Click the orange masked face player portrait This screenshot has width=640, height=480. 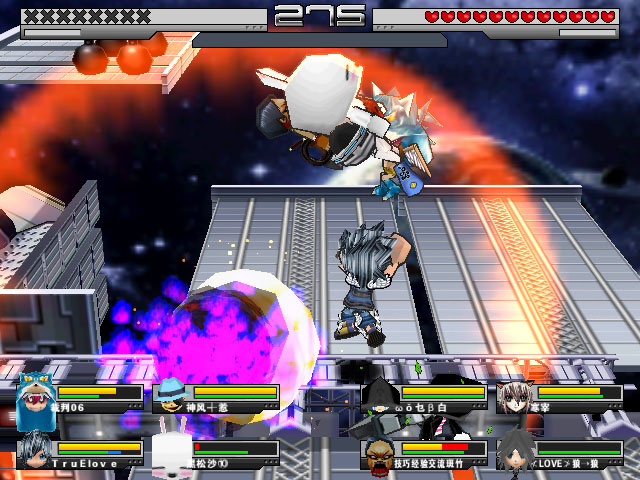pyautogui.click(x=380, y=453)
